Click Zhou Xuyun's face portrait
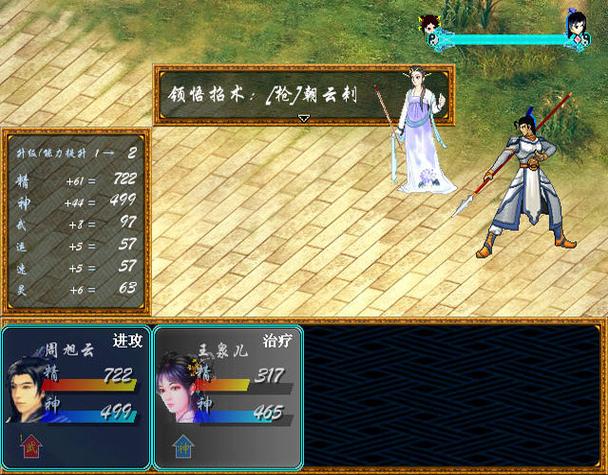Image resolution: width=608 pixels, height=475 pixels. pos(34,392)
